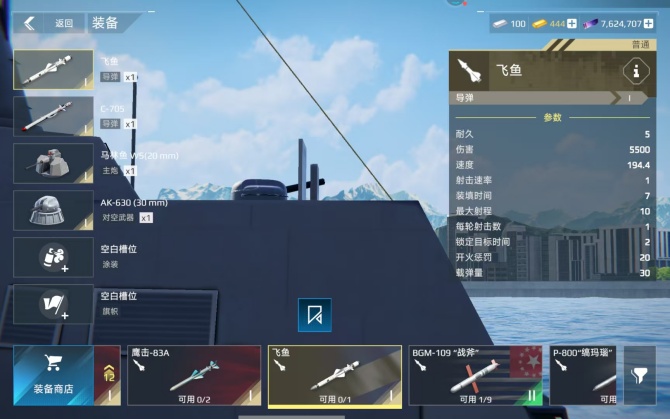Open the empty 涂装 paint slot
670x419 pixels.
click(53, 257)
